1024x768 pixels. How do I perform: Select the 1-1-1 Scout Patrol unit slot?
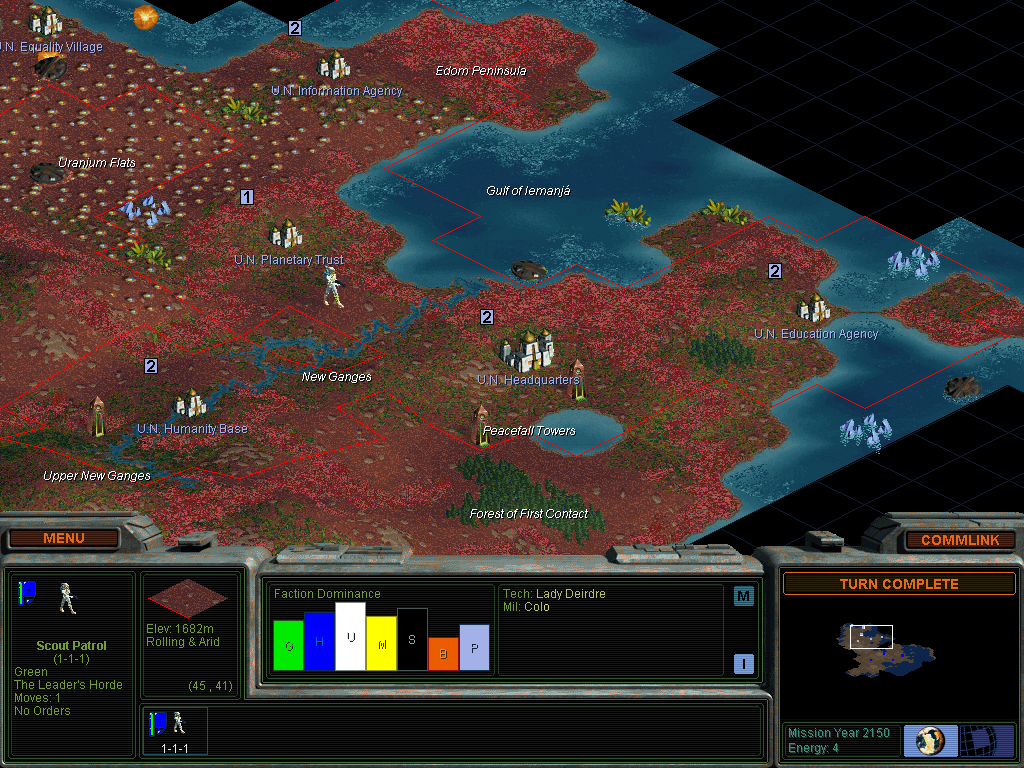(x=175, y=730)
